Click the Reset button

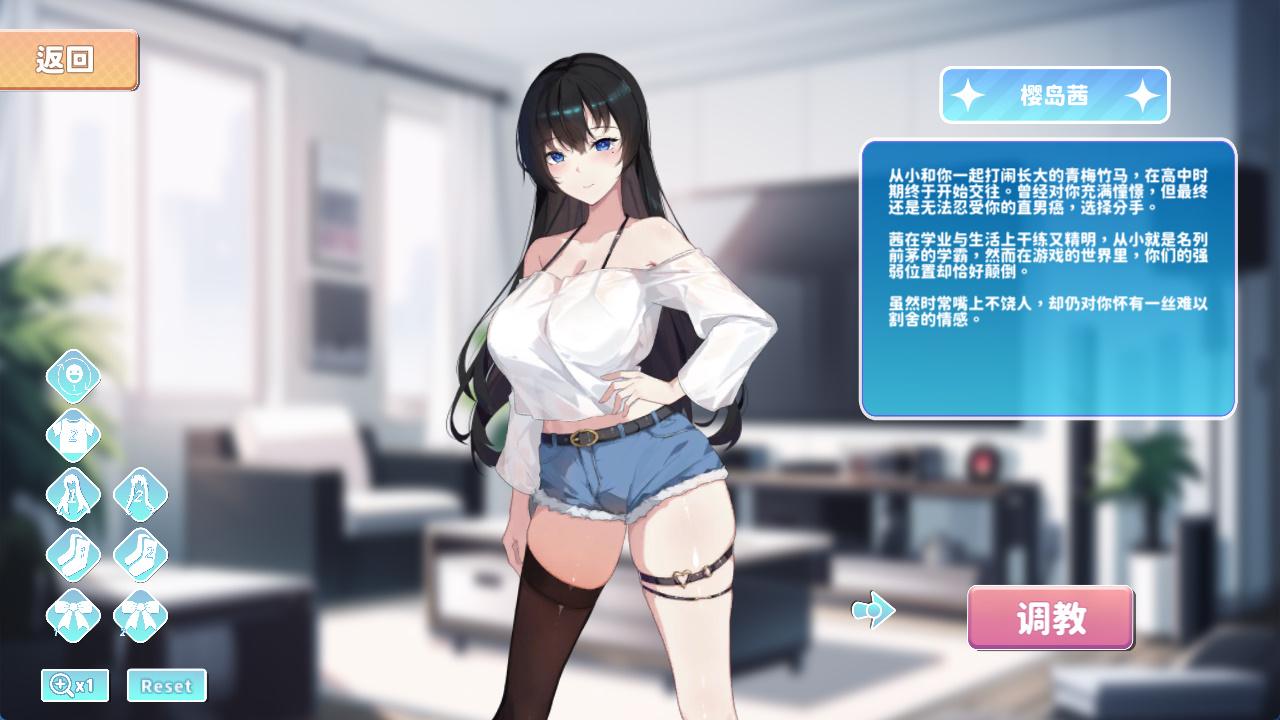point(166,685)
